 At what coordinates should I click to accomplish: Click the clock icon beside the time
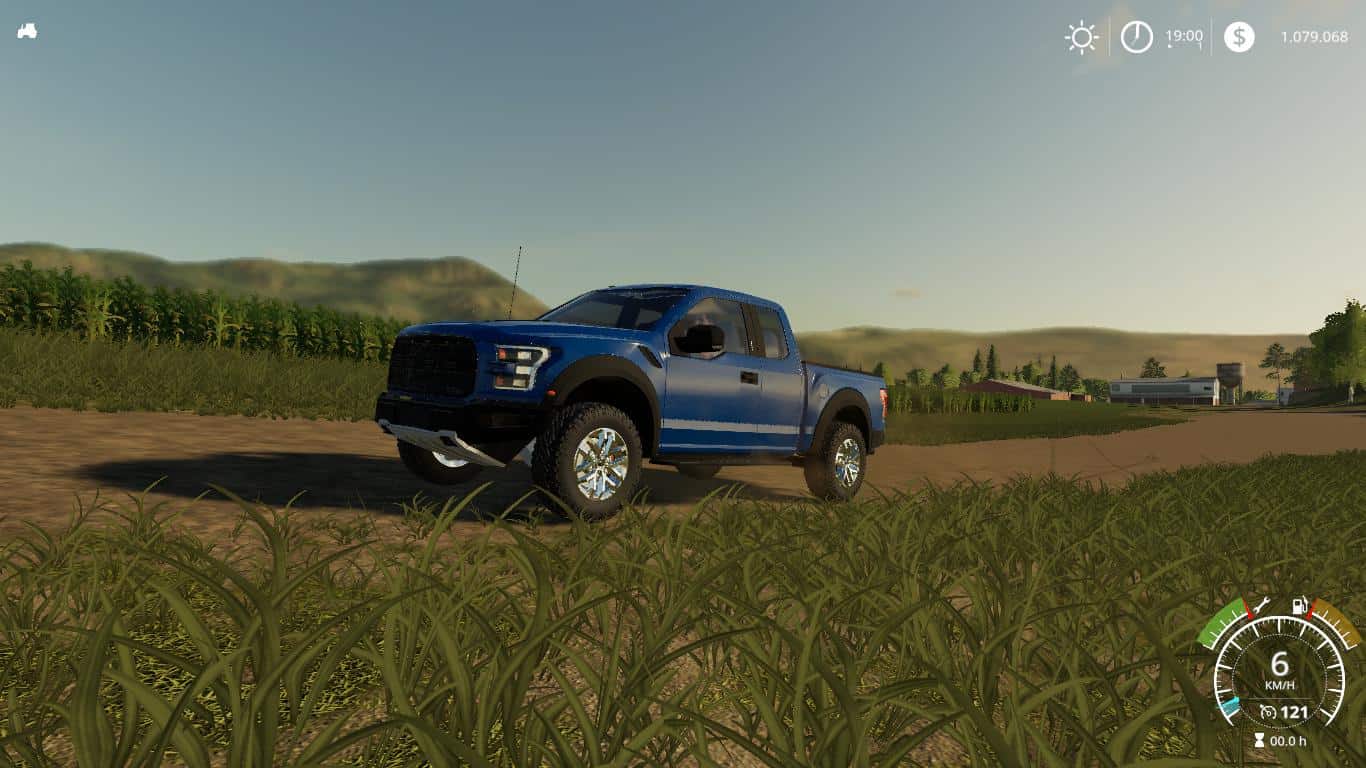click(x=1136, y=38)
